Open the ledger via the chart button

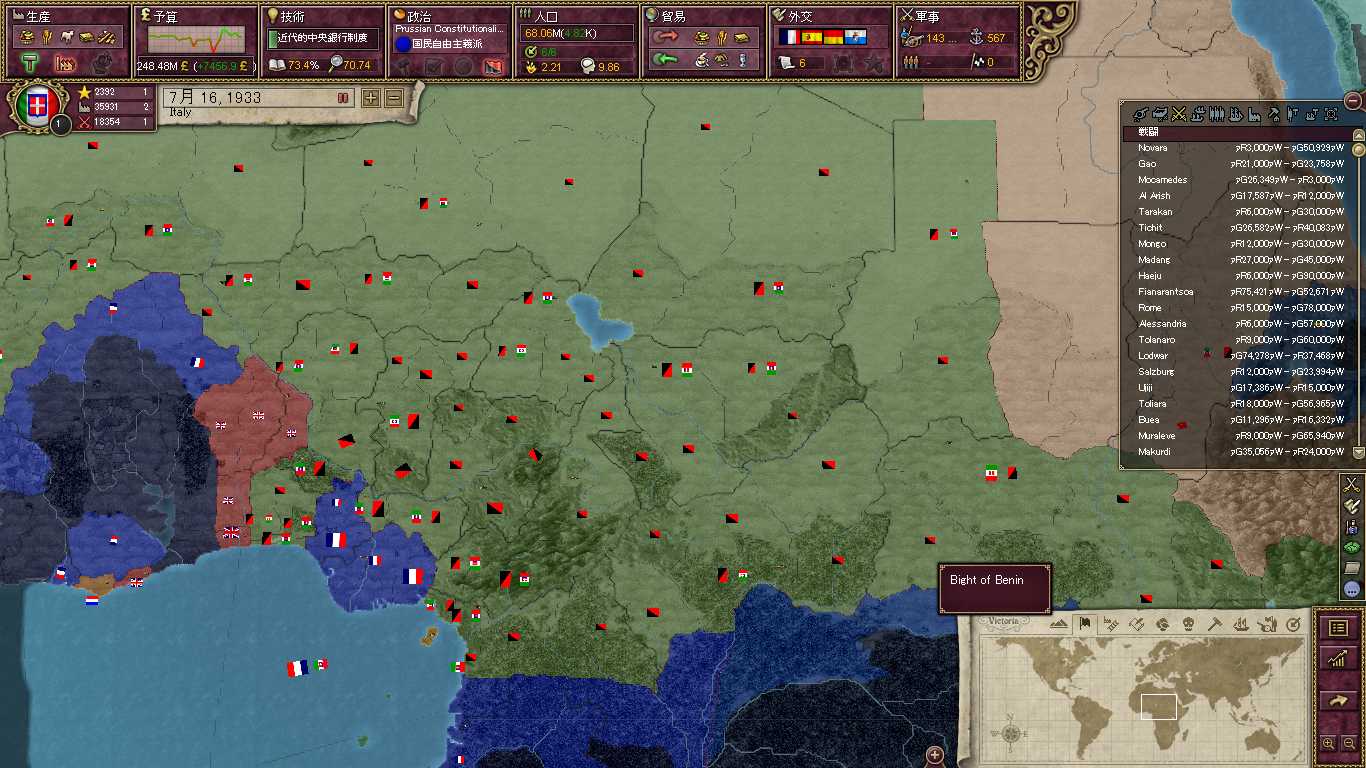[1338, 658]
